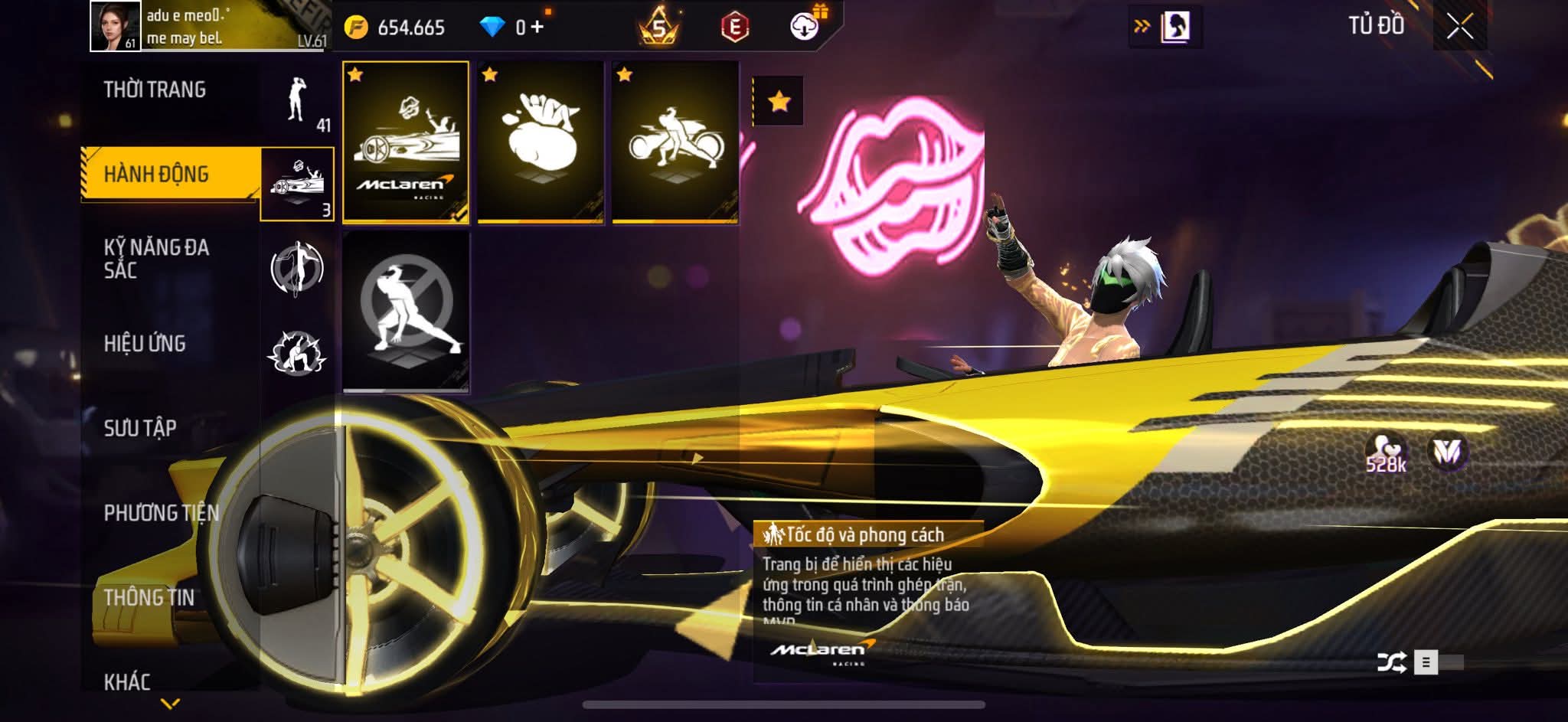Click the cloud download icon
Image resolution: width=1568 pixels, height=722 pixels.
click(804, 28)
